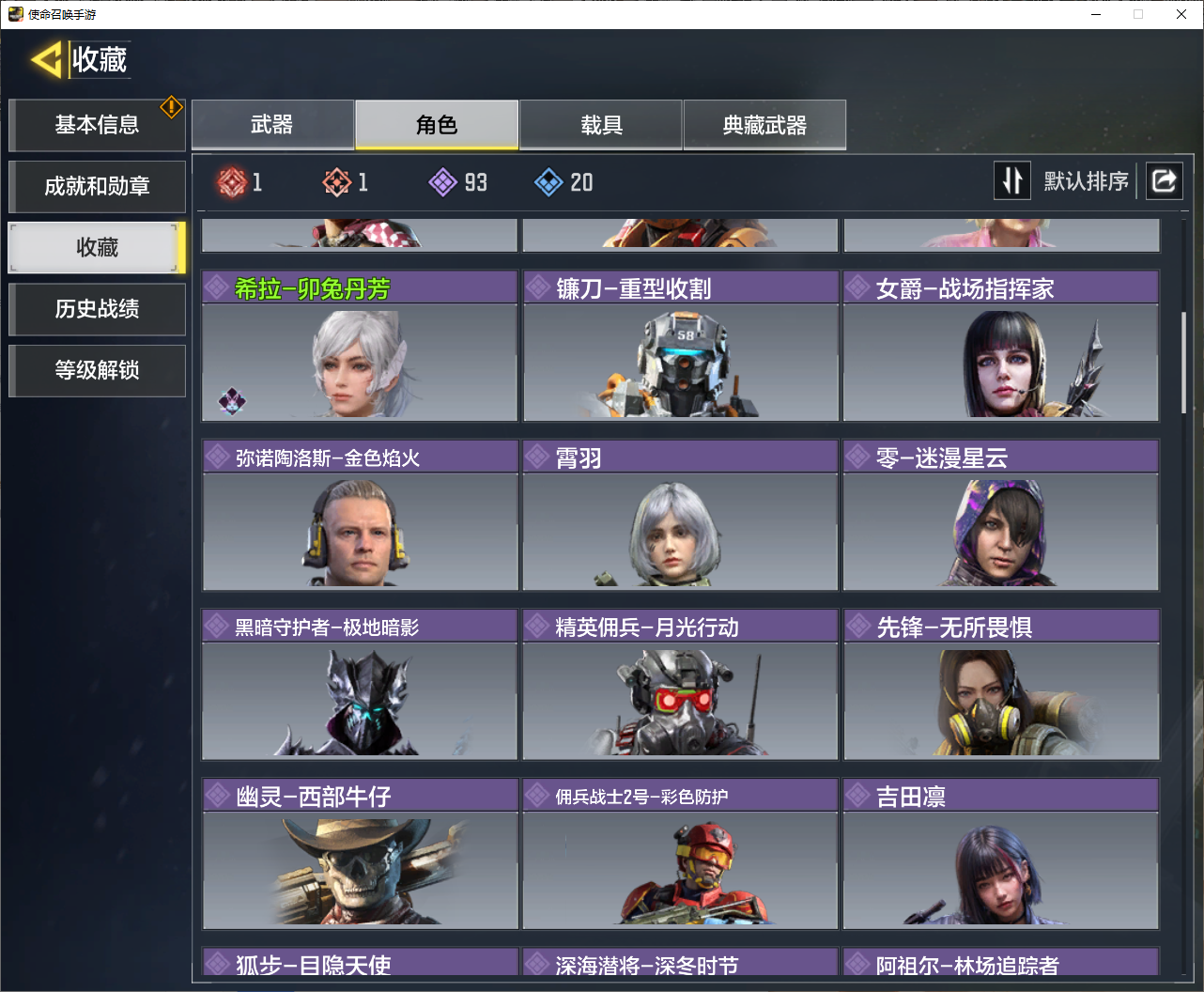Select the 零-迷漫星云 character card
1204x992 pixels.
1001,515
